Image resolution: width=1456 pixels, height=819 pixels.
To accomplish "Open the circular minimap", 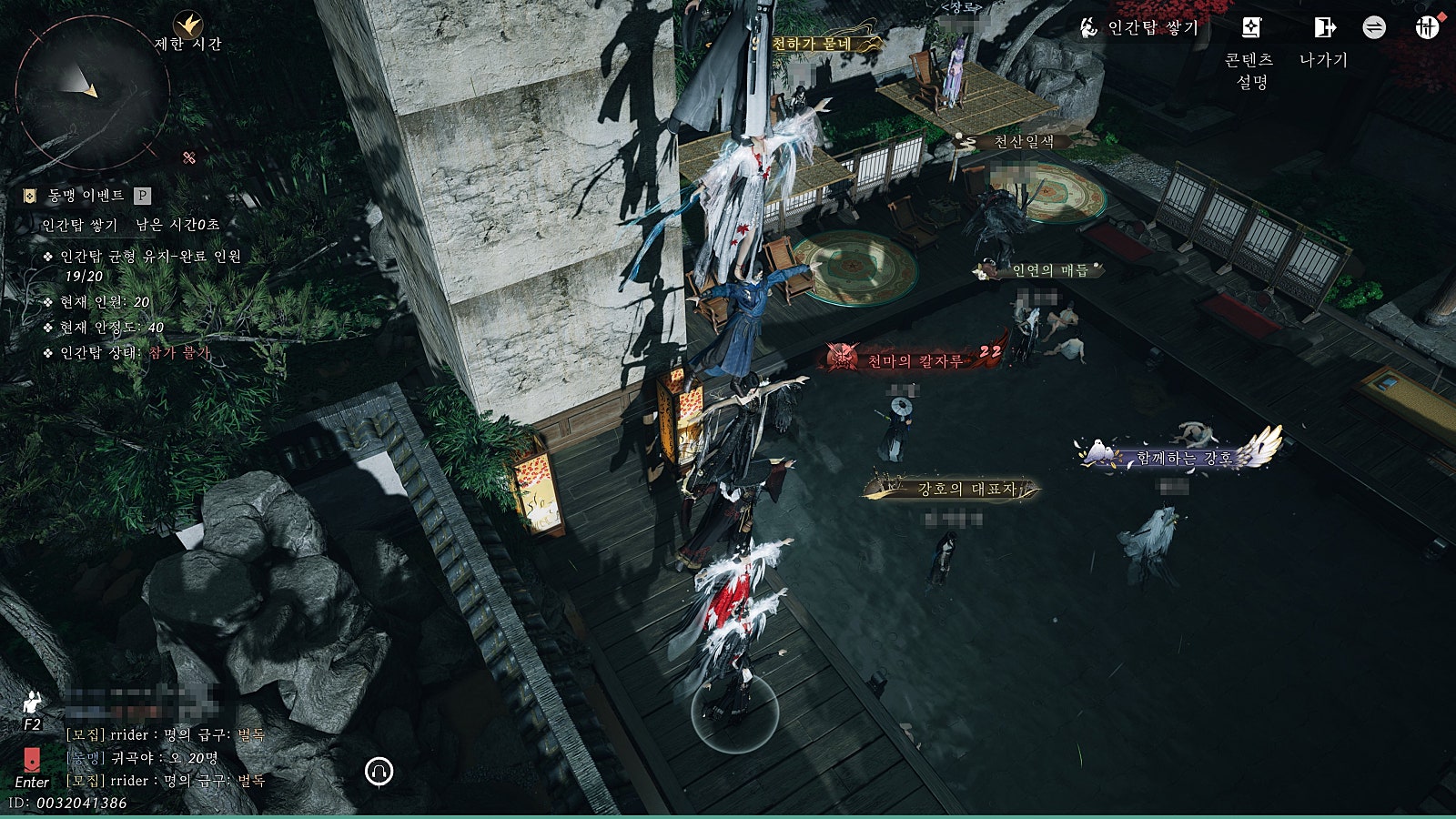I will tap(91, 91).
